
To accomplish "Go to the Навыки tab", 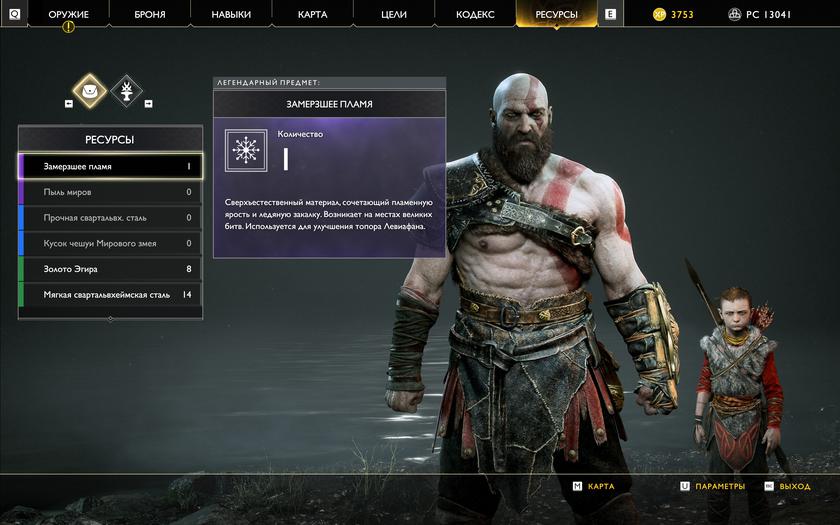I will point(231,15).
